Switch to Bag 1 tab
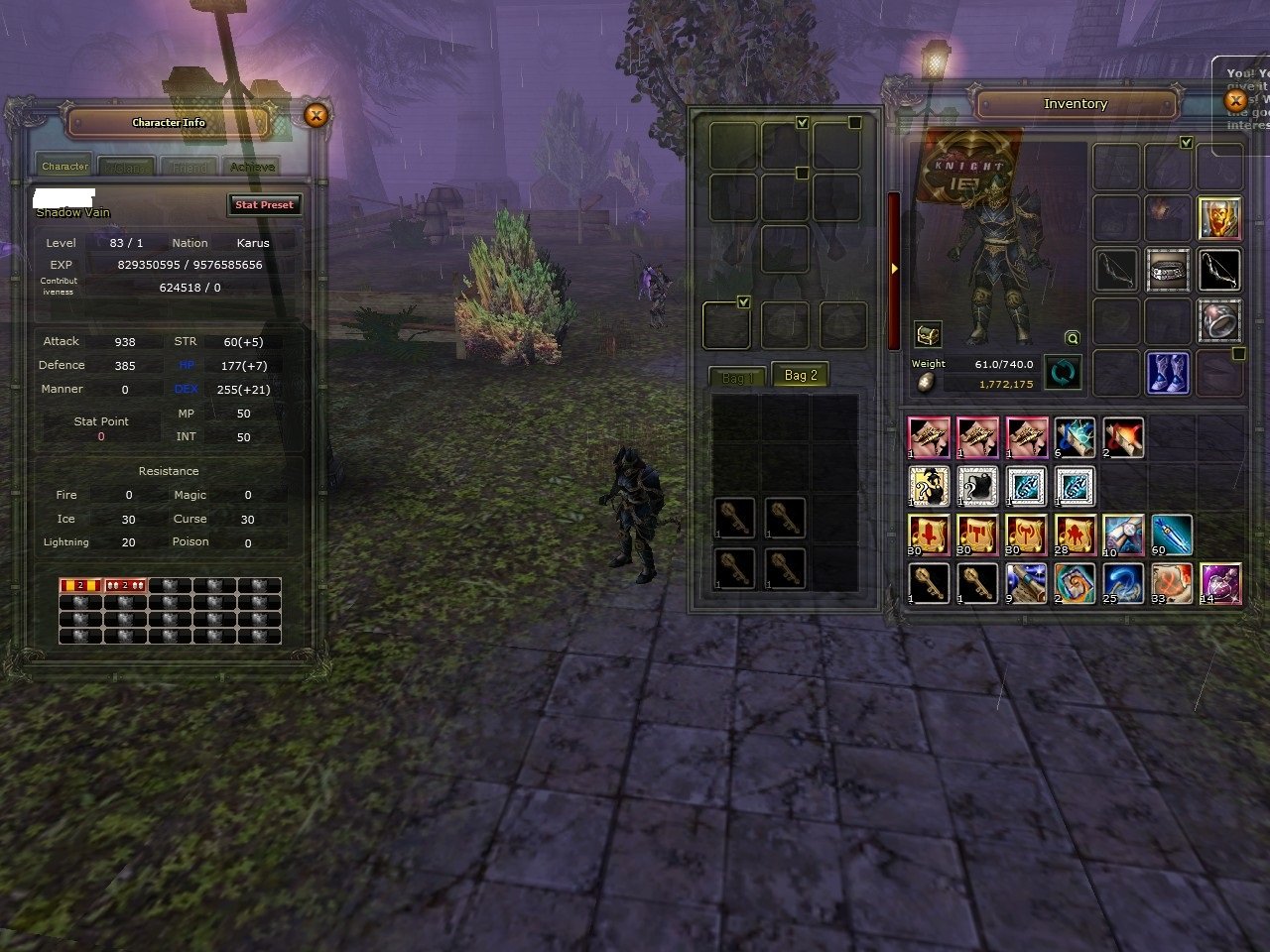 737,378
